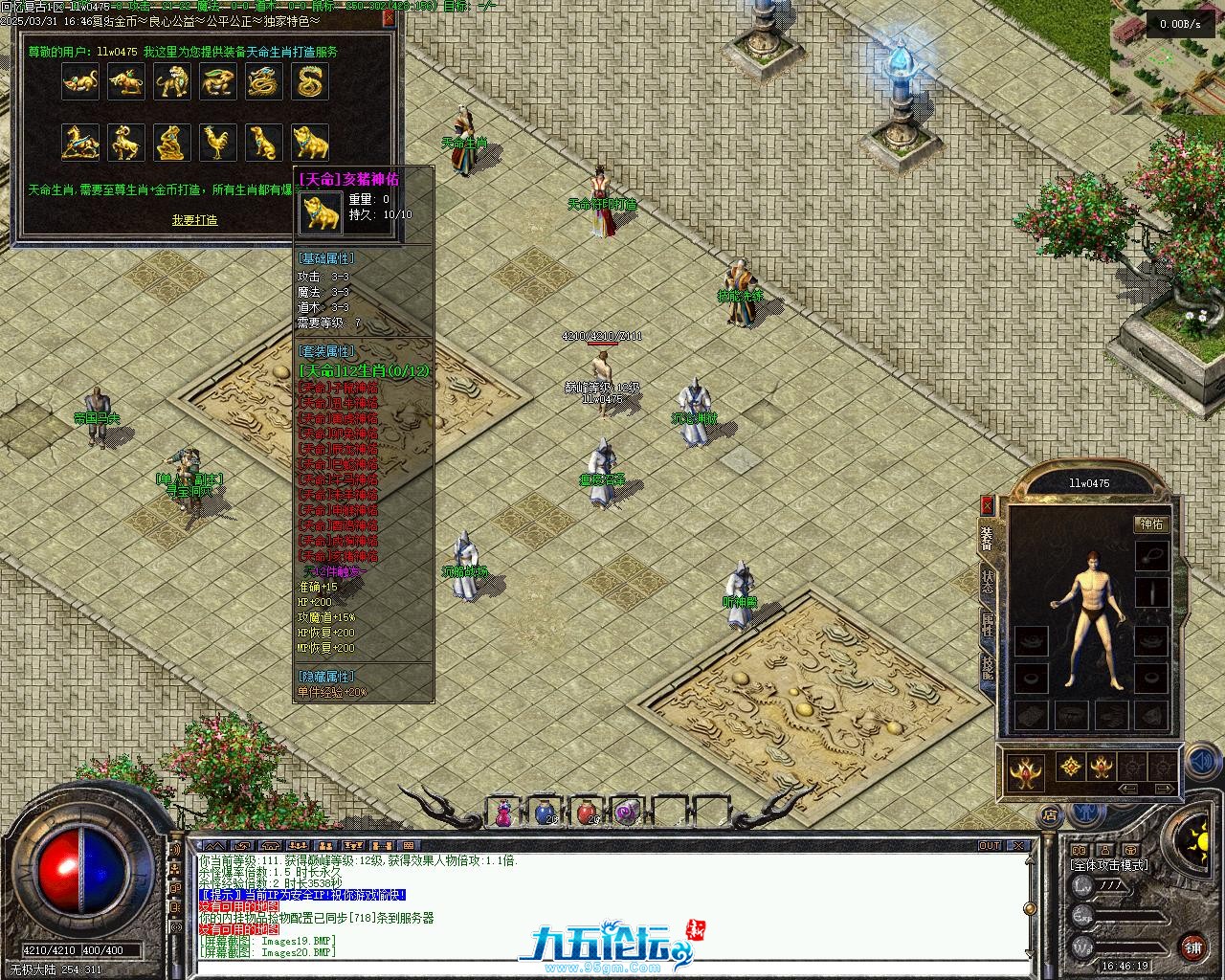Switch to the 属性 attributes tab
The width and height of the screenshot is (1225, 980).
987,625
